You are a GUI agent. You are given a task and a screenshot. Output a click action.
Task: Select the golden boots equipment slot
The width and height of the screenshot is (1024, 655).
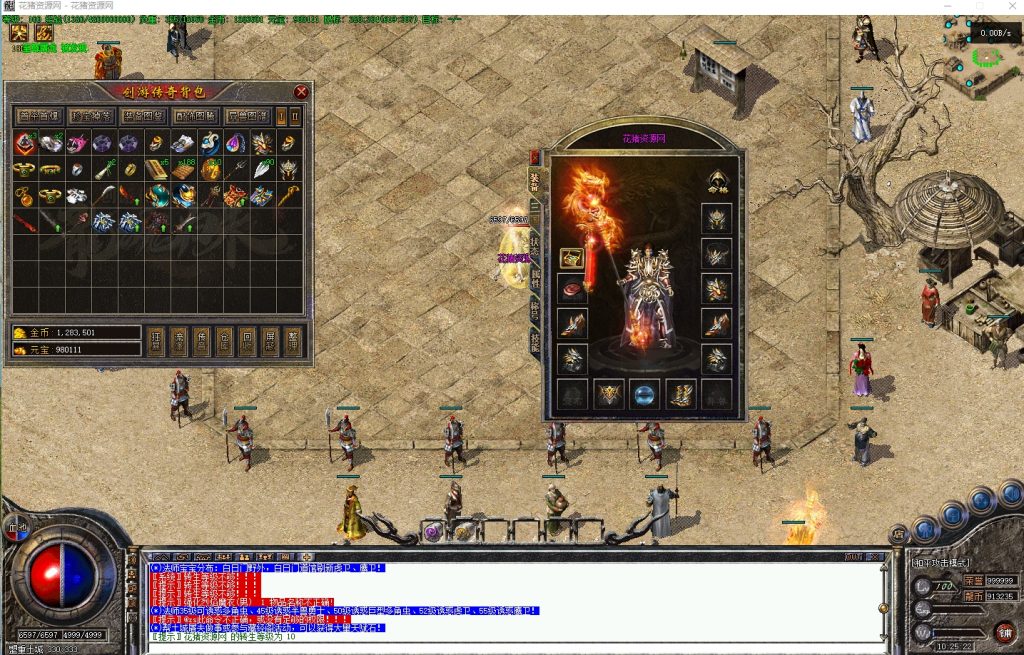pyautogui.click(x=680, y=394)
